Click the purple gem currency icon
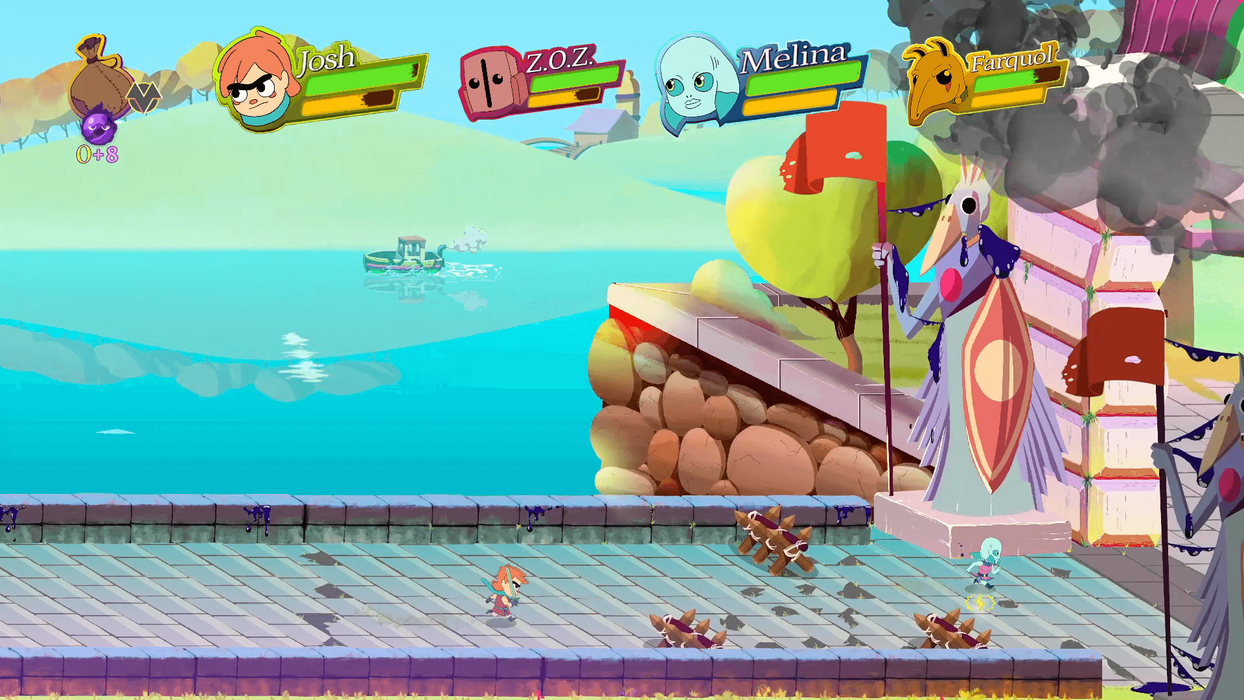Screen dimensions: 1244x700 99,128
